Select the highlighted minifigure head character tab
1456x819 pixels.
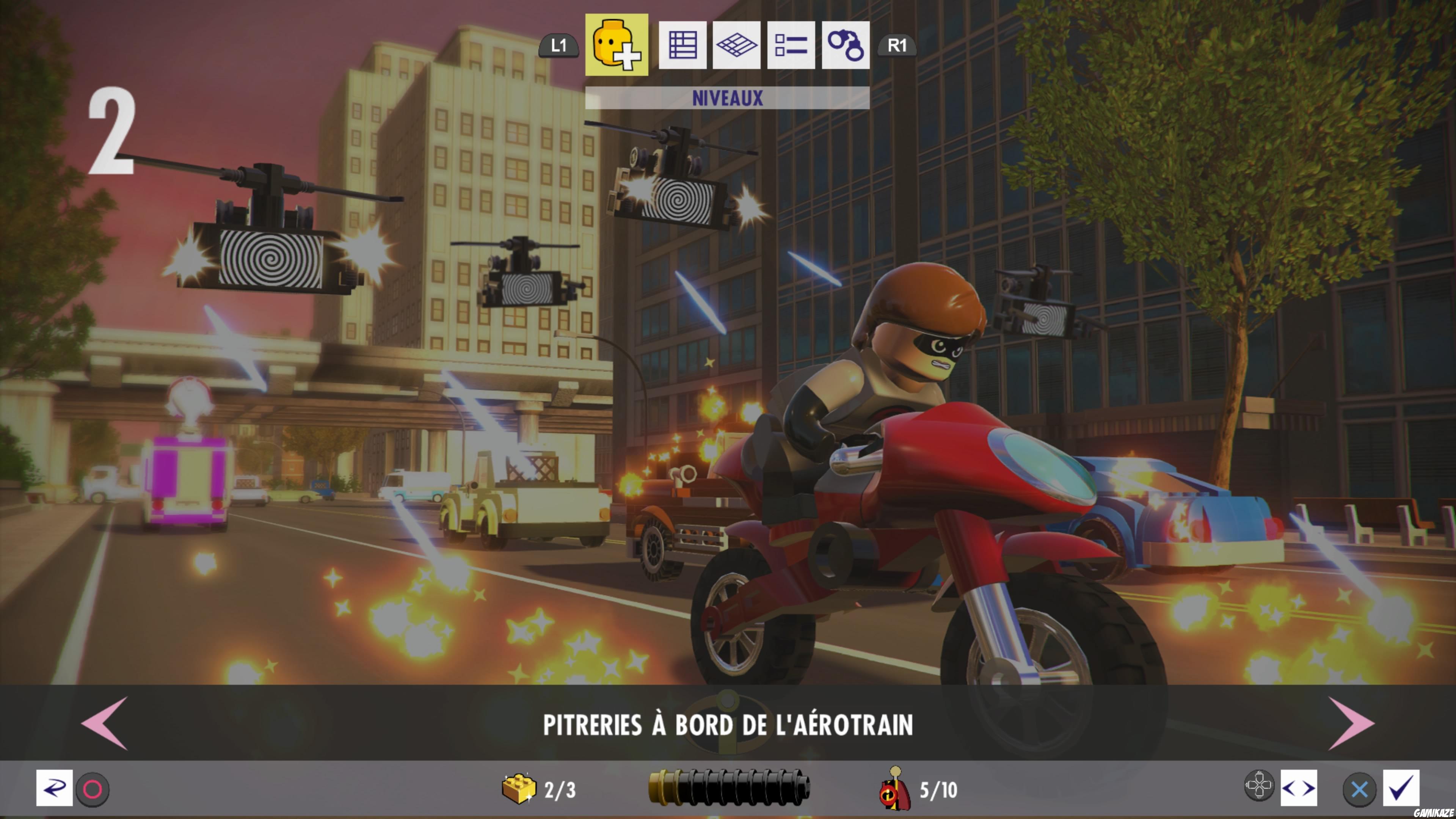[x=617, y=45]
